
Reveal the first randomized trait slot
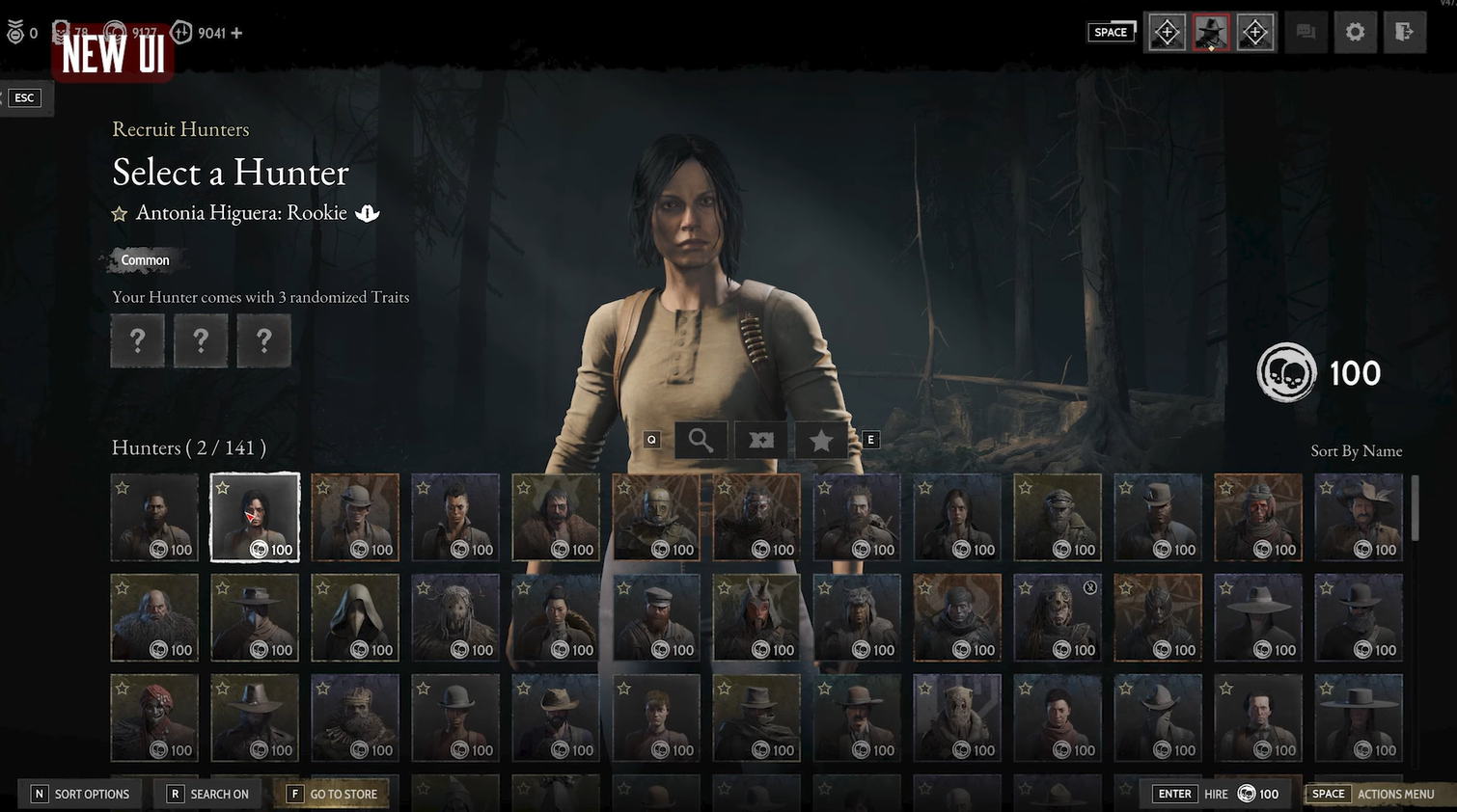point(137,340)
